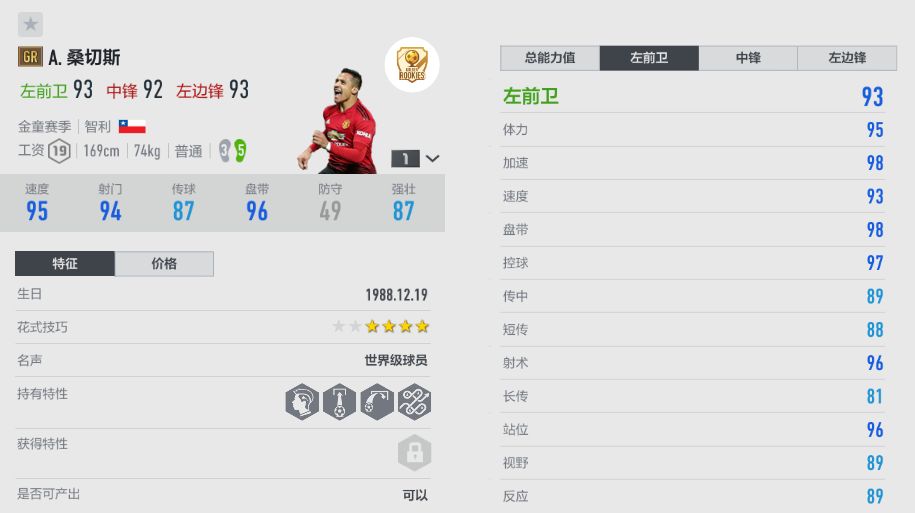
Task: Toggle the favorite star icon
Action: point(31,24)
